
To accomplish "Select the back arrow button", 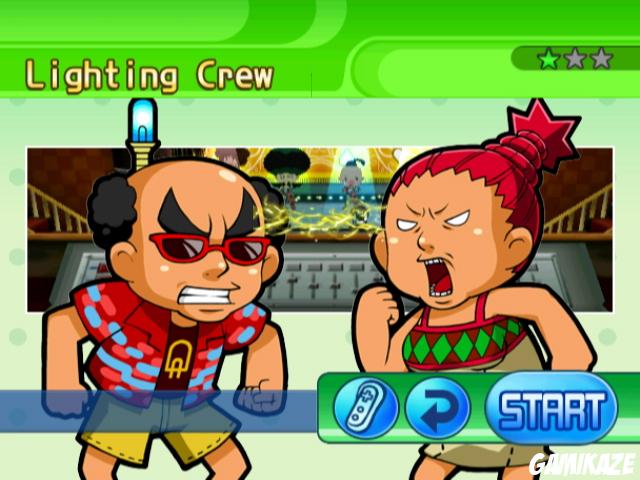I will [x=438, y=409].
